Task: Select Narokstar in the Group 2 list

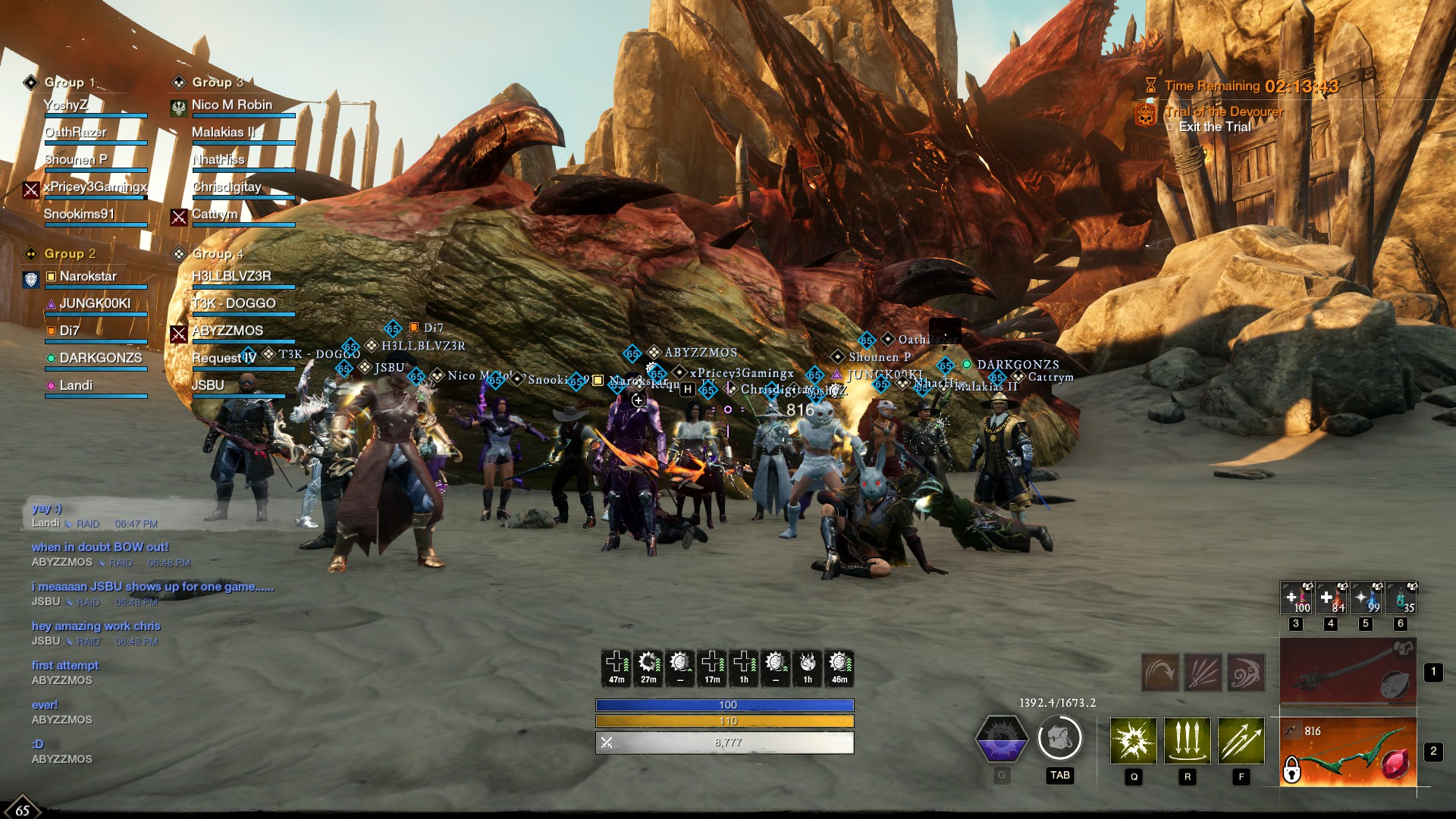Action: click(88, 277)
